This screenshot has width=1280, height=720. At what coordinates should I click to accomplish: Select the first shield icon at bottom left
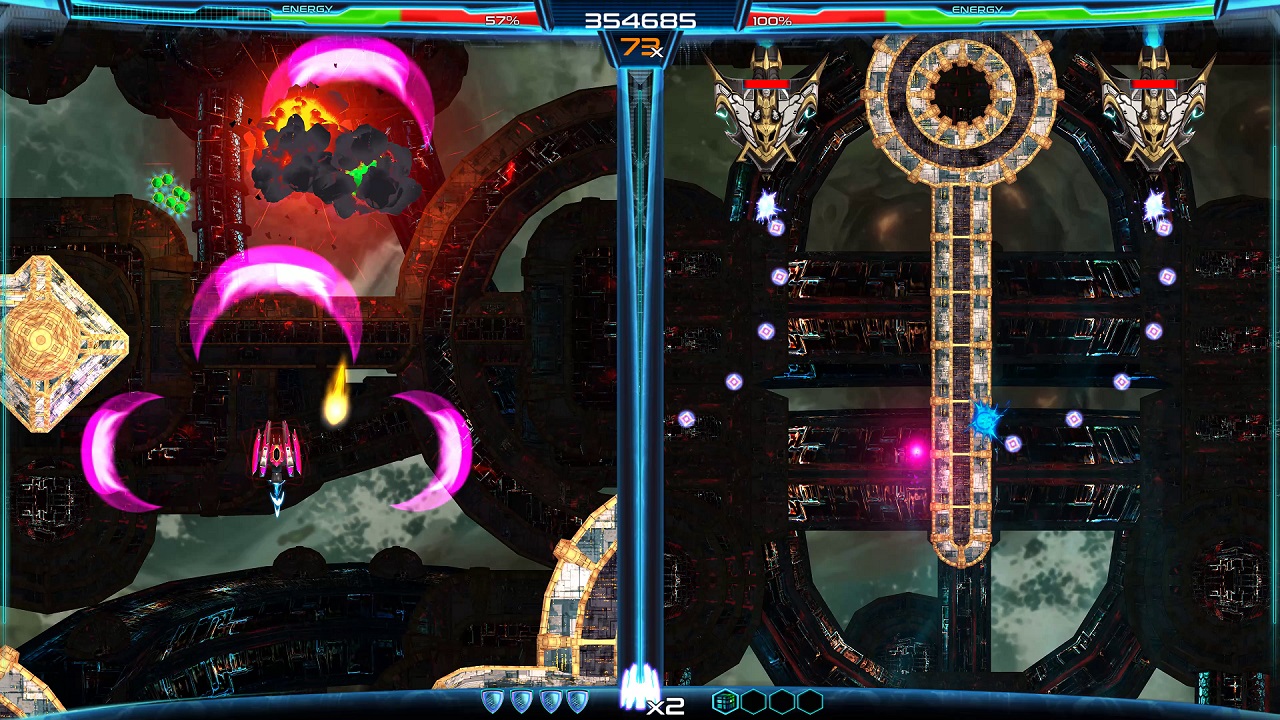coord(492,700)
